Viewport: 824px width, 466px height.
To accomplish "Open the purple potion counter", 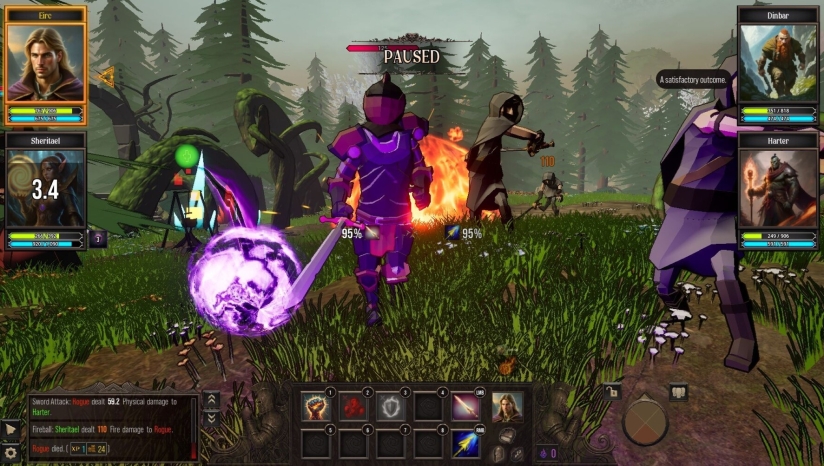I will tap(548, 453).
